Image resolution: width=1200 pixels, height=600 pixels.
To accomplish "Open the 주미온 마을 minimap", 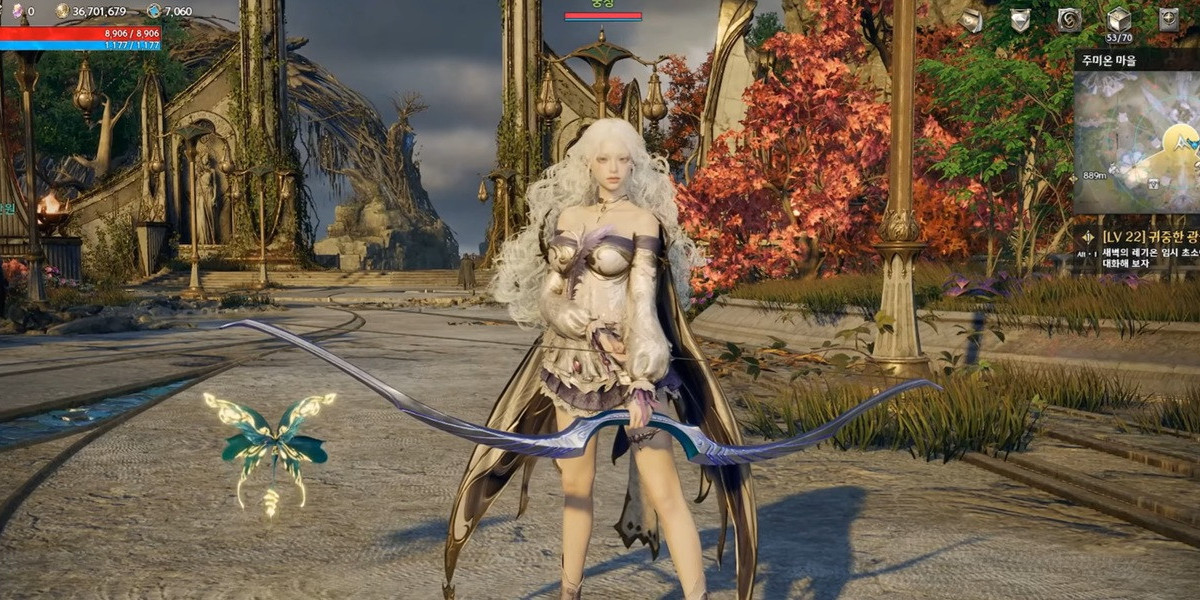I will click(1138, 140).
